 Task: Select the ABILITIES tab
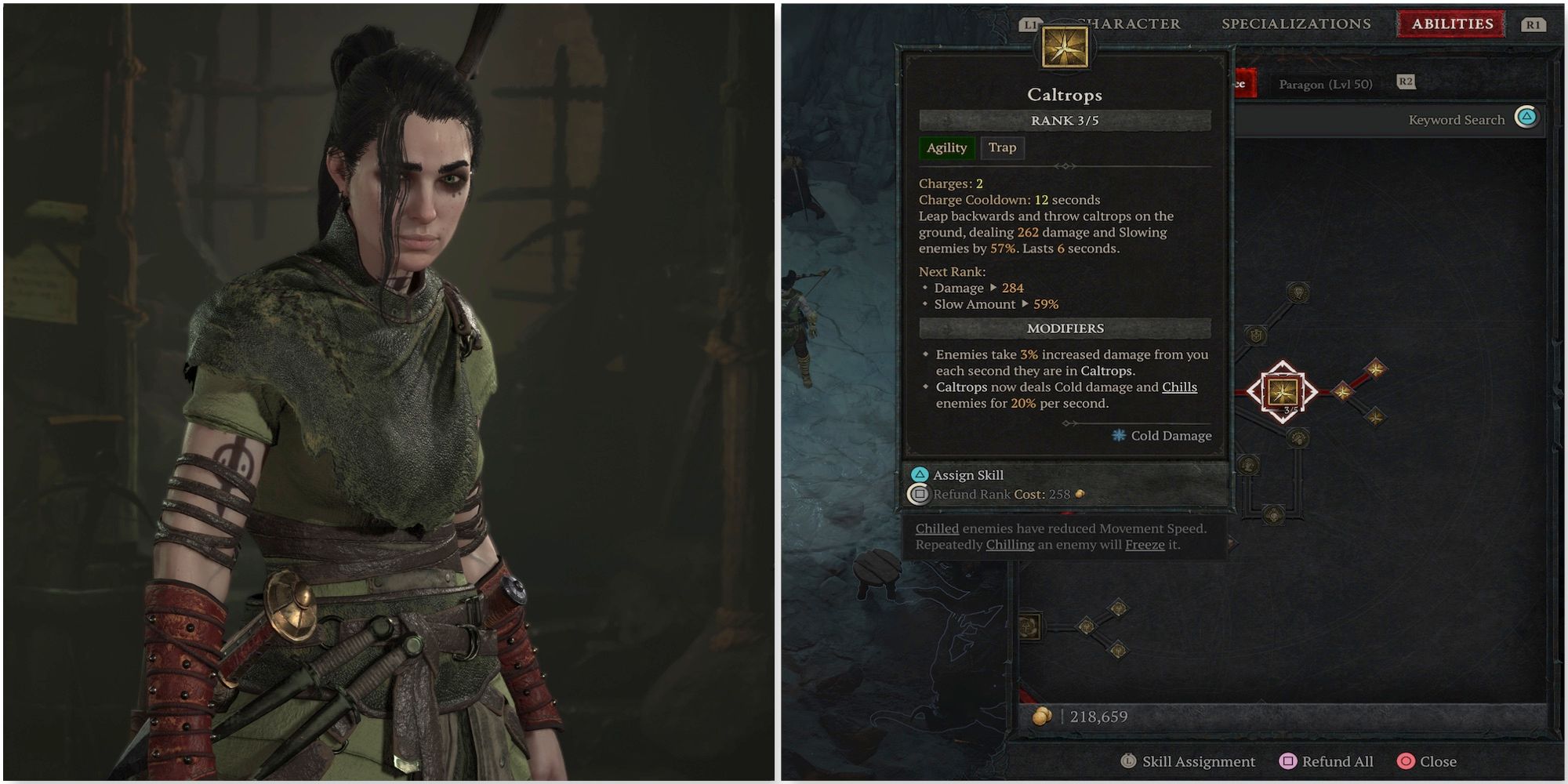click(x=1452, y=24)
